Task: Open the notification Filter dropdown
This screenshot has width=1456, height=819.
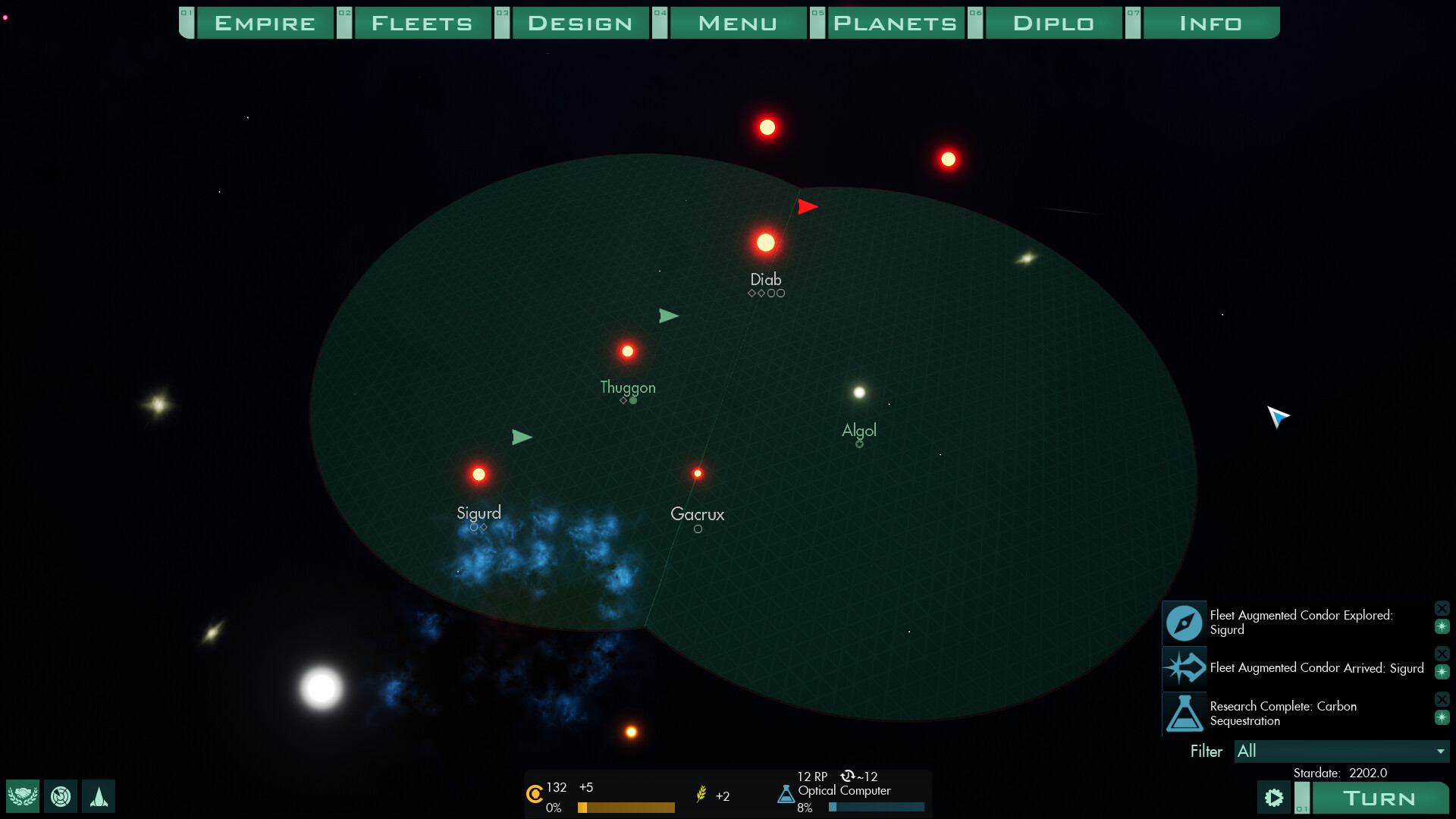Action: point(1341,751)
